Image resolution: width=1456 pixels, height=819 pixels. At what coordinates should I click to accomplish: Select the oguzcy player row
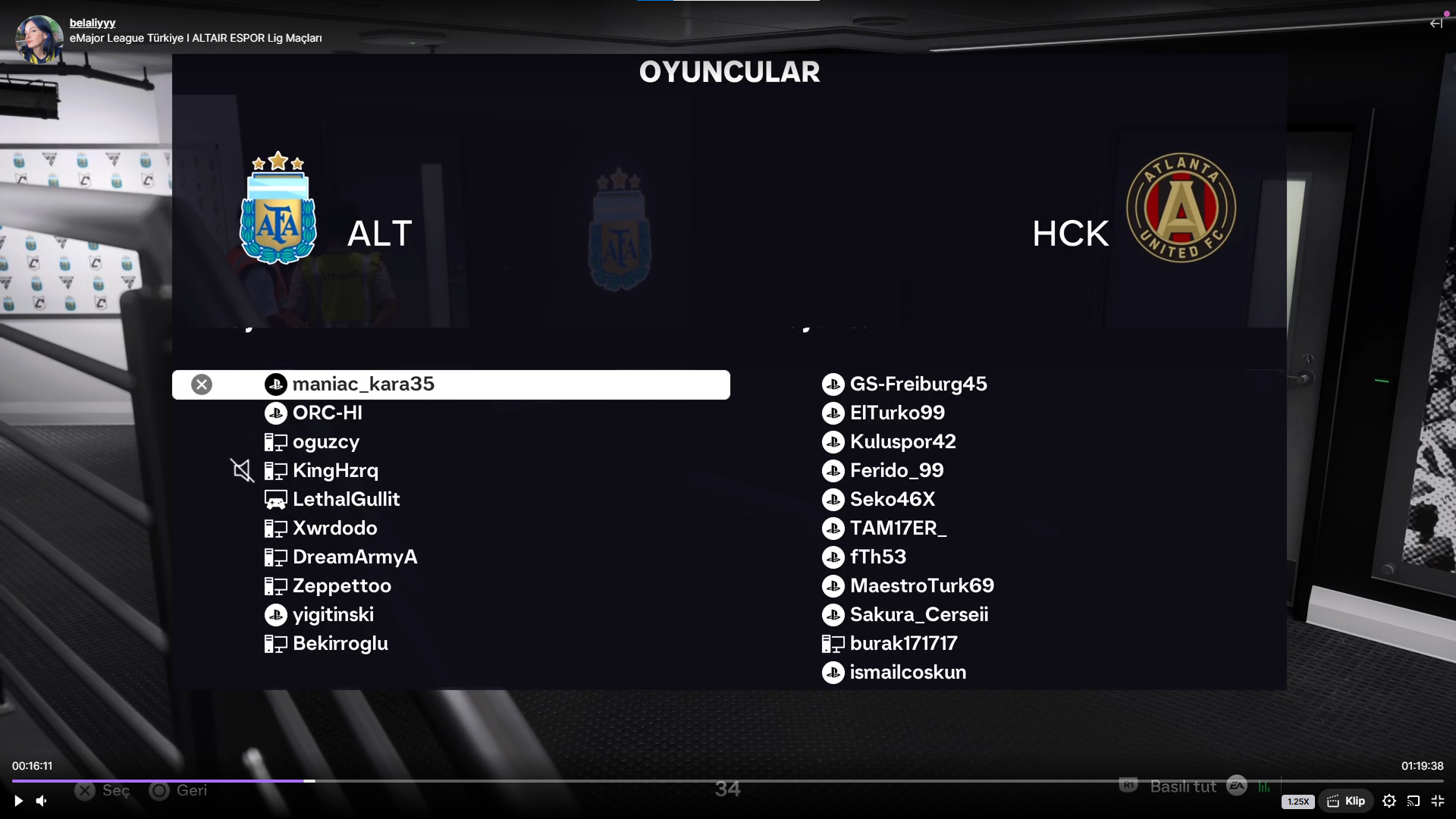[326, 442]
